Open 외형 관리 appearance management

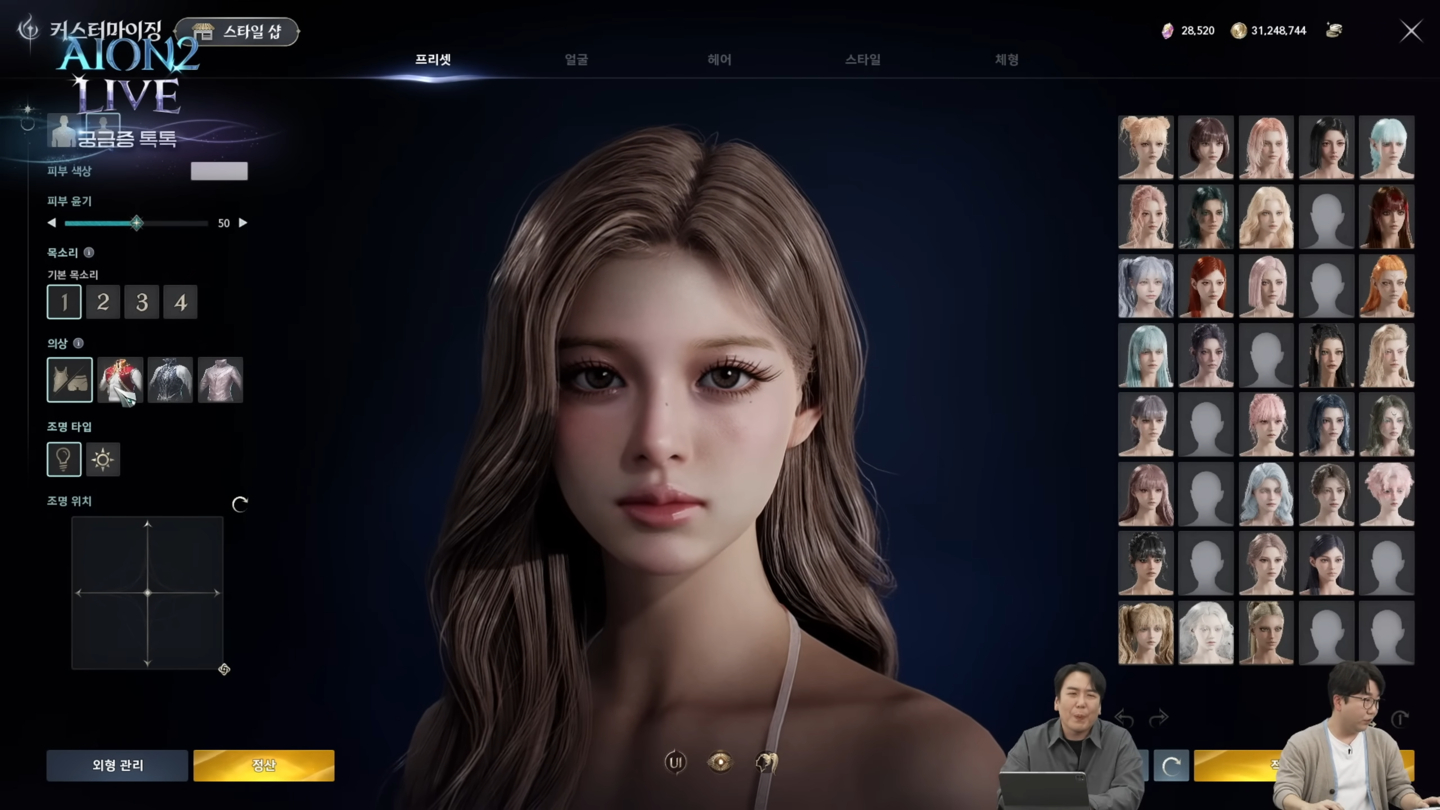pos(117,765)
